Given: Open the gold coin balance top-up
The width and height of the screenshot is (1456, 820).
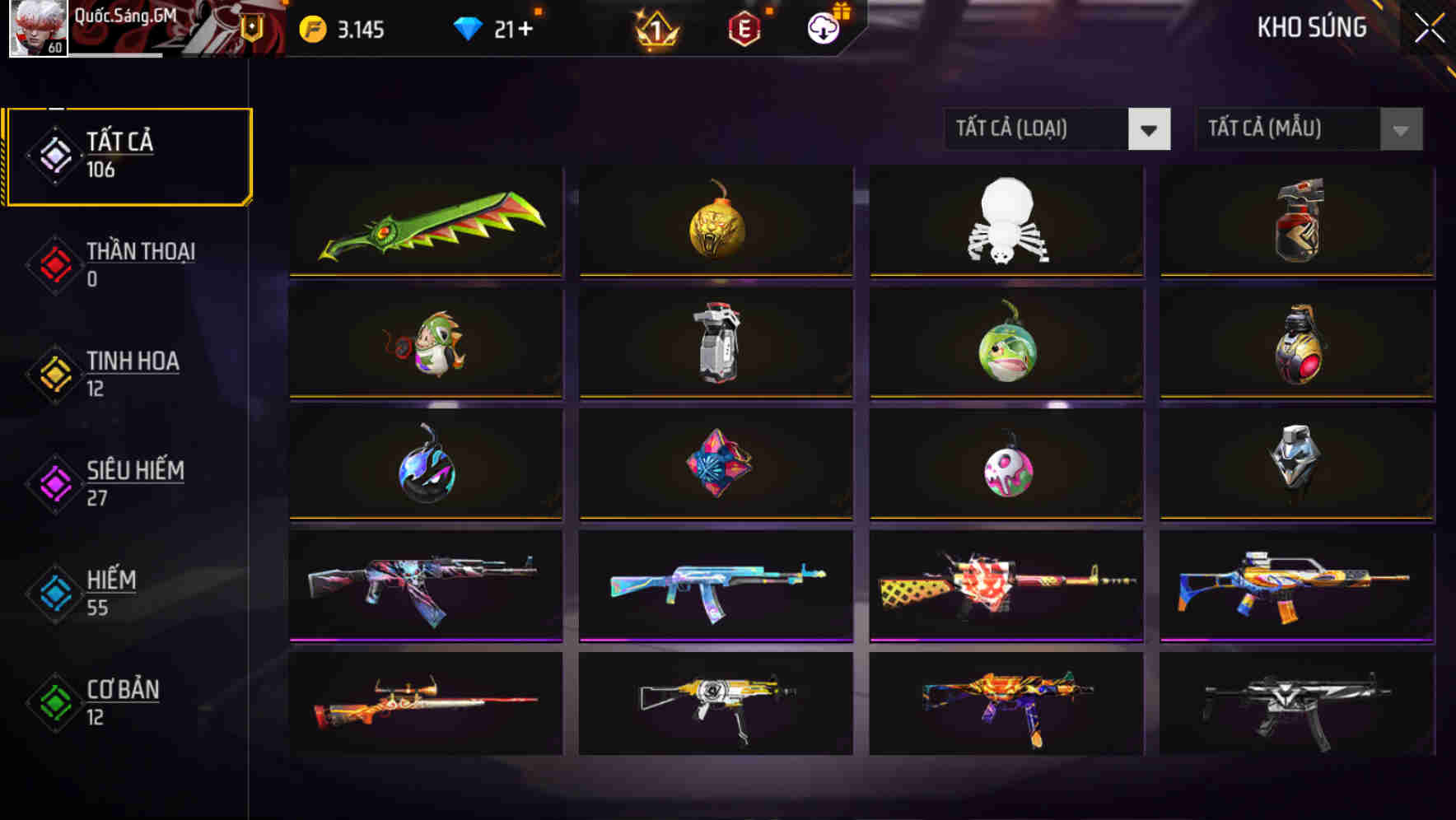Looking at the screenshot, I should [311, 27].
